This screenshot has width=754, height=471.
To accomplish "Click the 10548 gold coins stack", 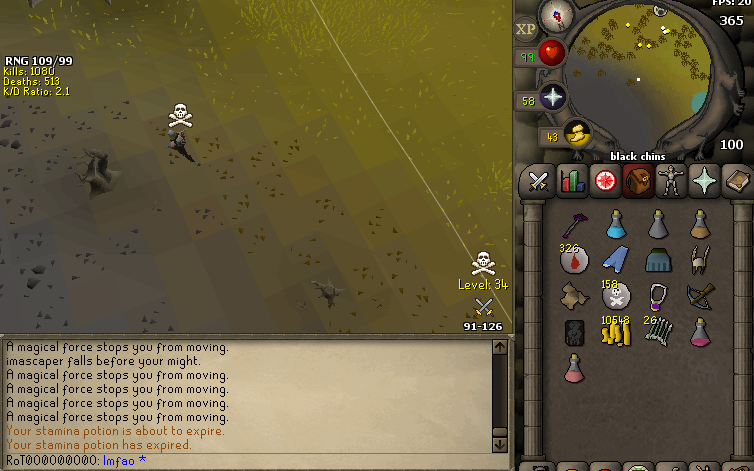I will (615, 331).
